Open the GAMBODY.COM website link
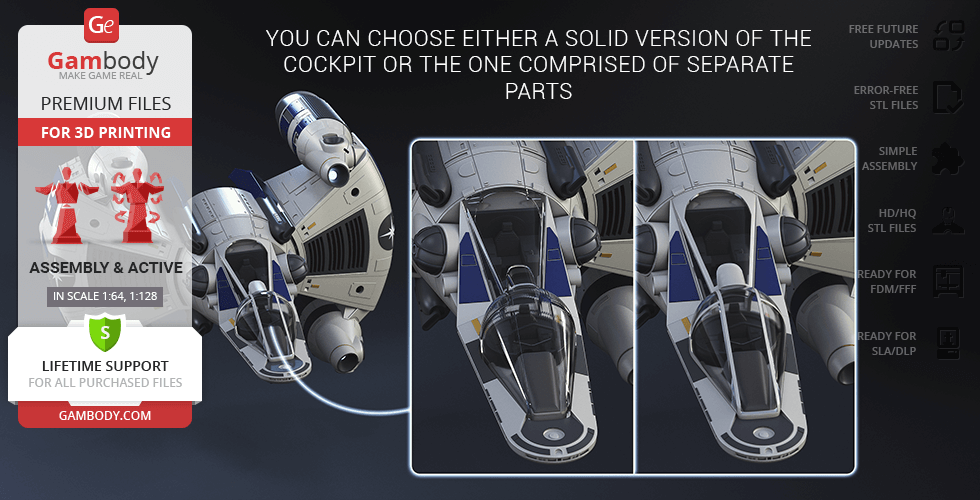980x500 pixels. pos(104,414)
